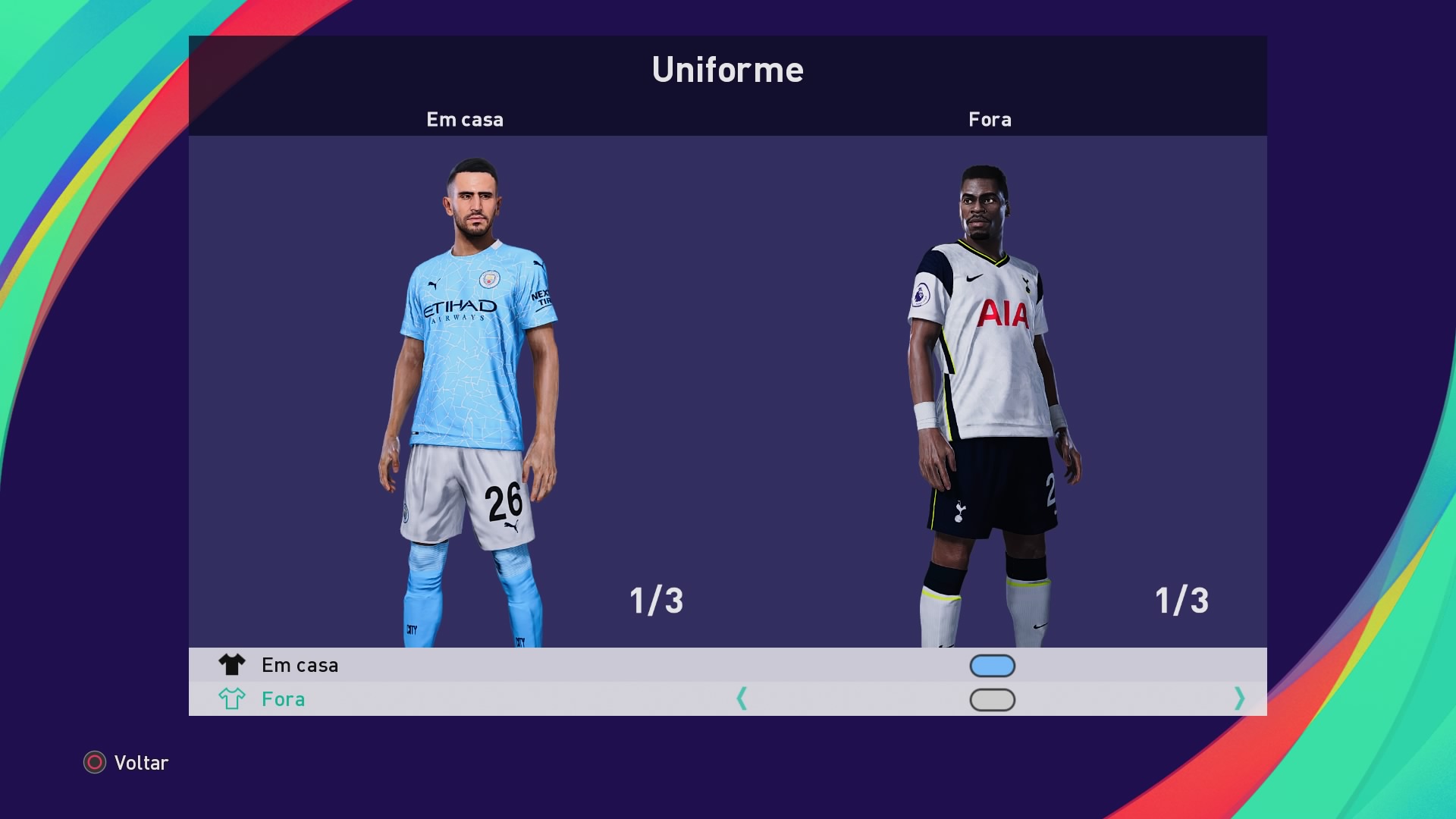Click the right chevron to change away kit
This screenshot has width=1456, height=819.
[x=1241, y=699]
